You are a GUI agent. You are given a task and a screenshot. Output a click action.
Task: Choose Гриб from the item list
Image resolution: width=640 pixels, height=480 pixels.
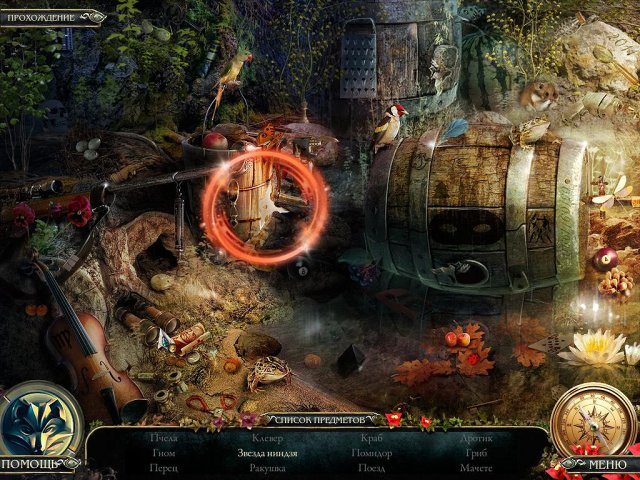click(476, 453)
